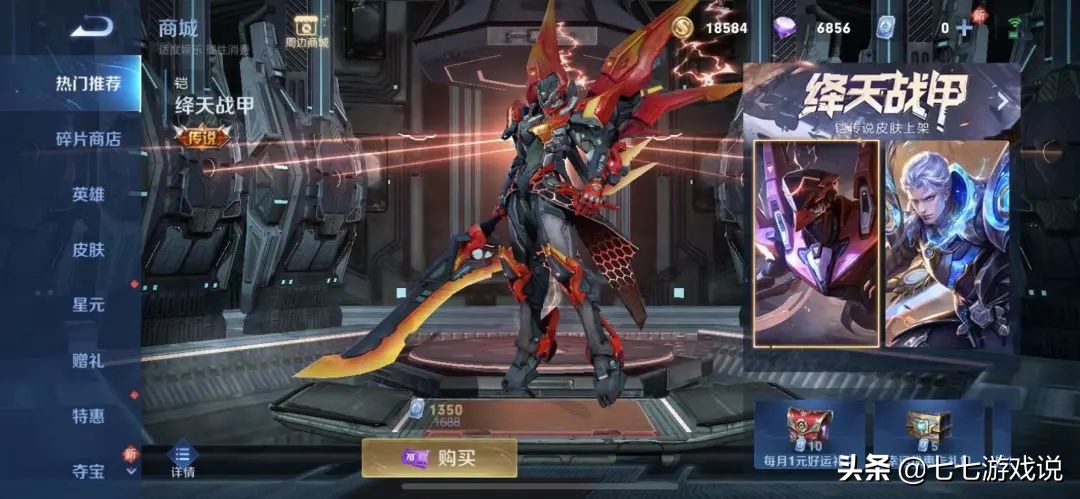The height and width of the screenshot is (499, 1080).
Task: Open the 碎片商店 category
Action: click(88, 139)
